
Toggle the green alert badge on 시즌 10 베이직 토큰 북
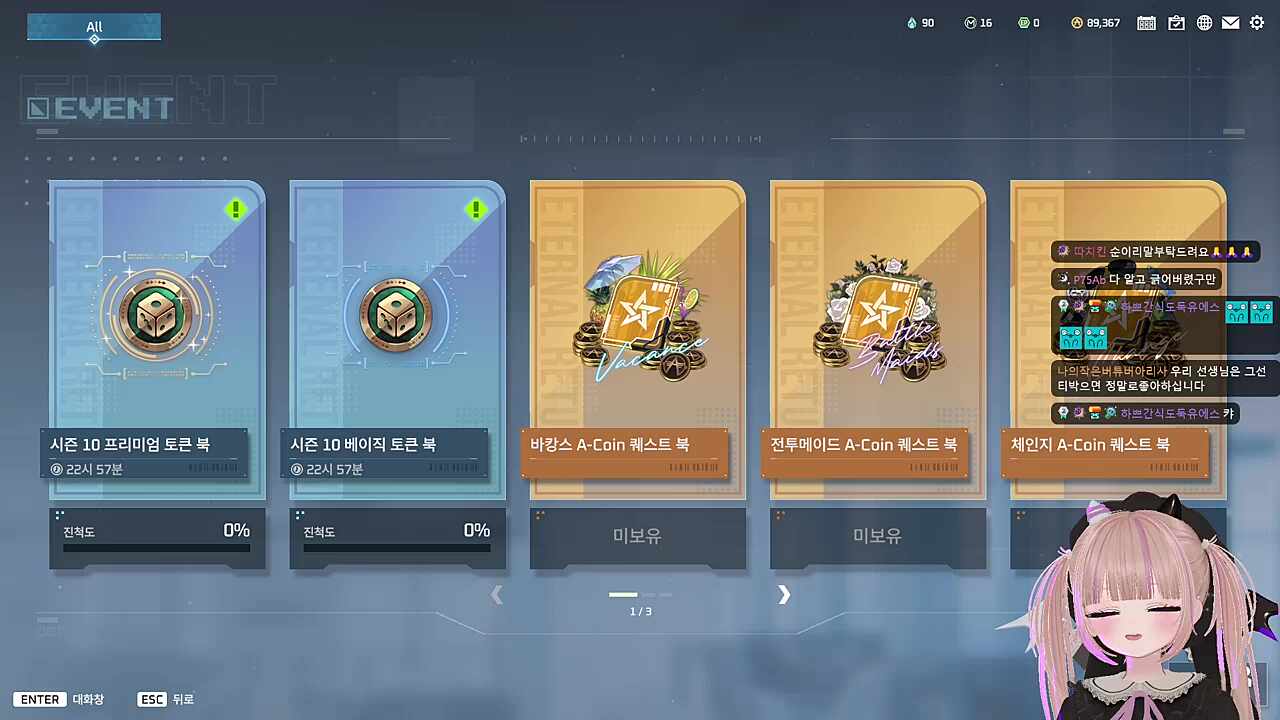[476, 209]
